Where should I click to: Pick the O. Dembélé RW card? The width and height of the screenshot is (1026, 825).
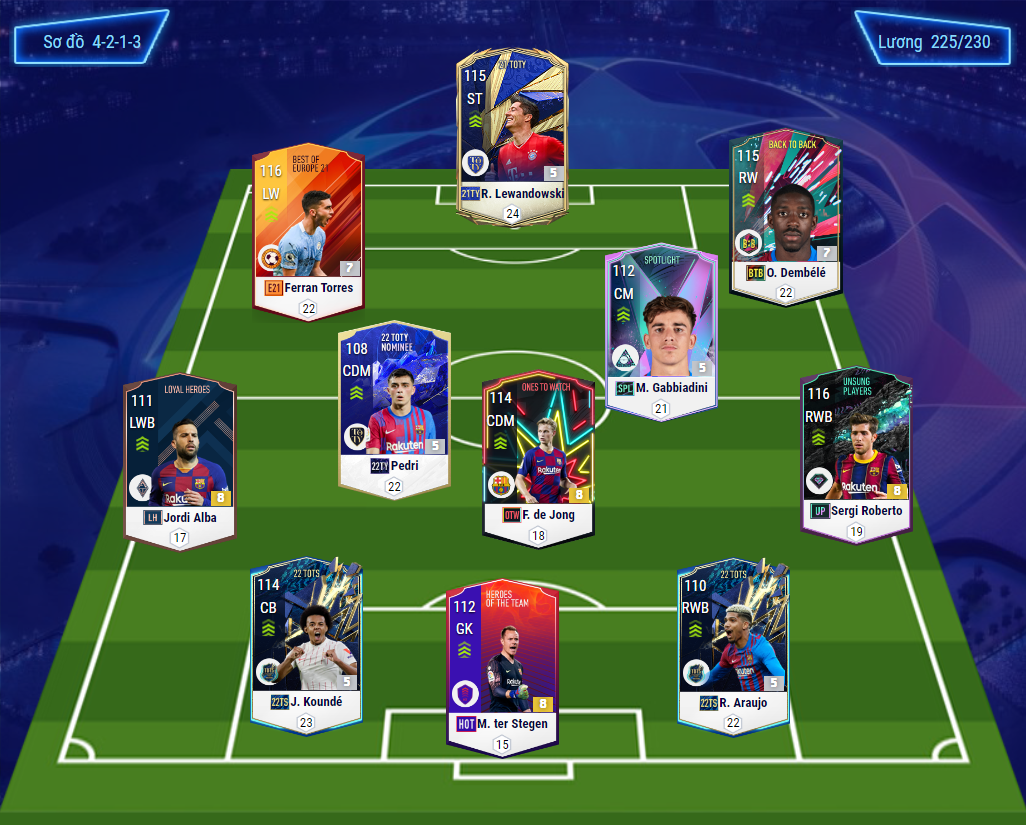coord(785,215)
